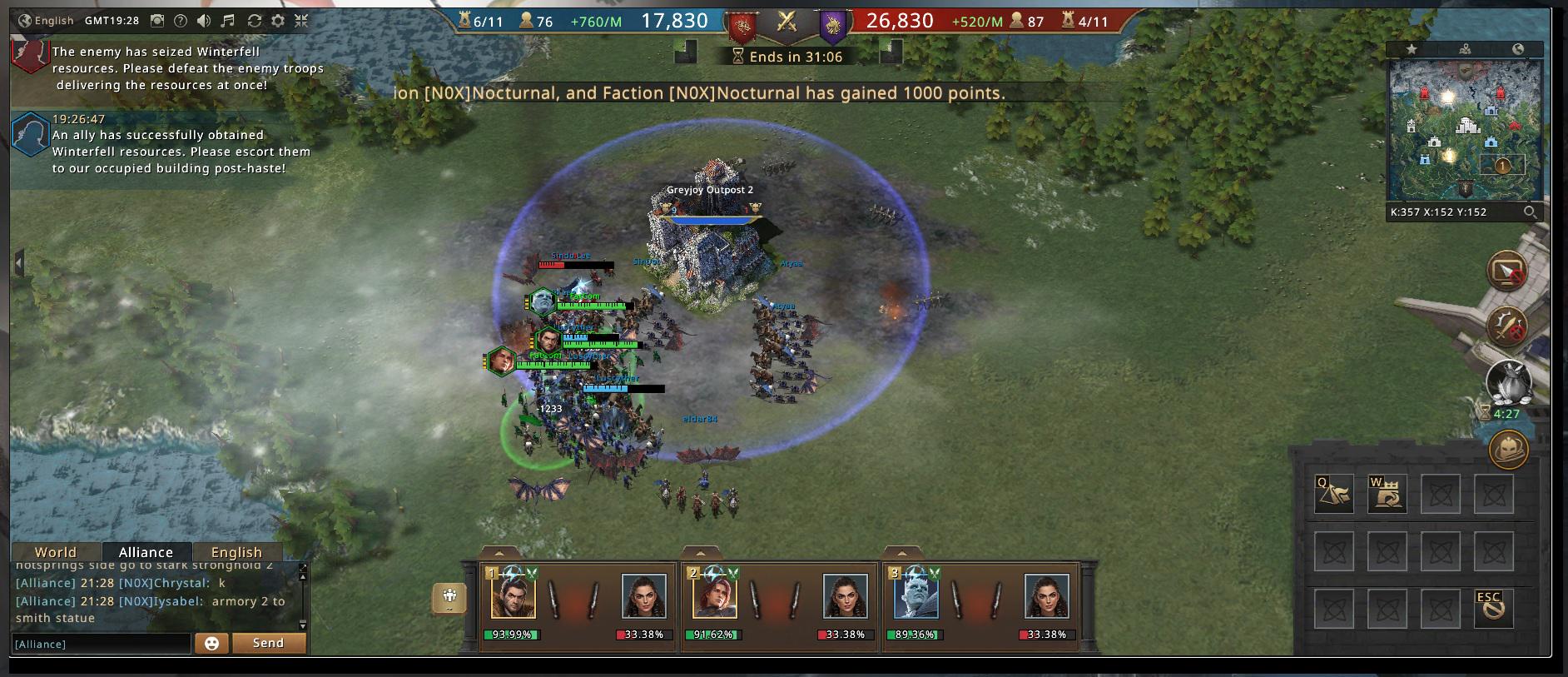Open the emoji picker in chat
This screenshot has width=1568, height=677.
click(x=211, y=644)
